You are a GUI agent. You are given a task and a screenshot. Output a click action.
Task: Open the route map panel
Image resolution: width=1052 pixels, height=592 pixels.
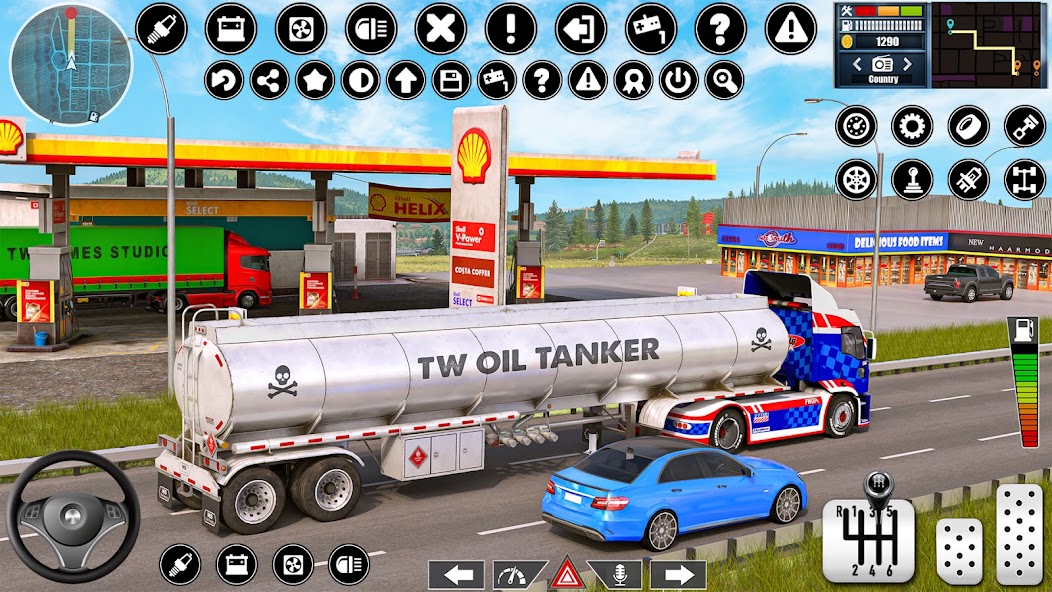click(x=990, y=44)
